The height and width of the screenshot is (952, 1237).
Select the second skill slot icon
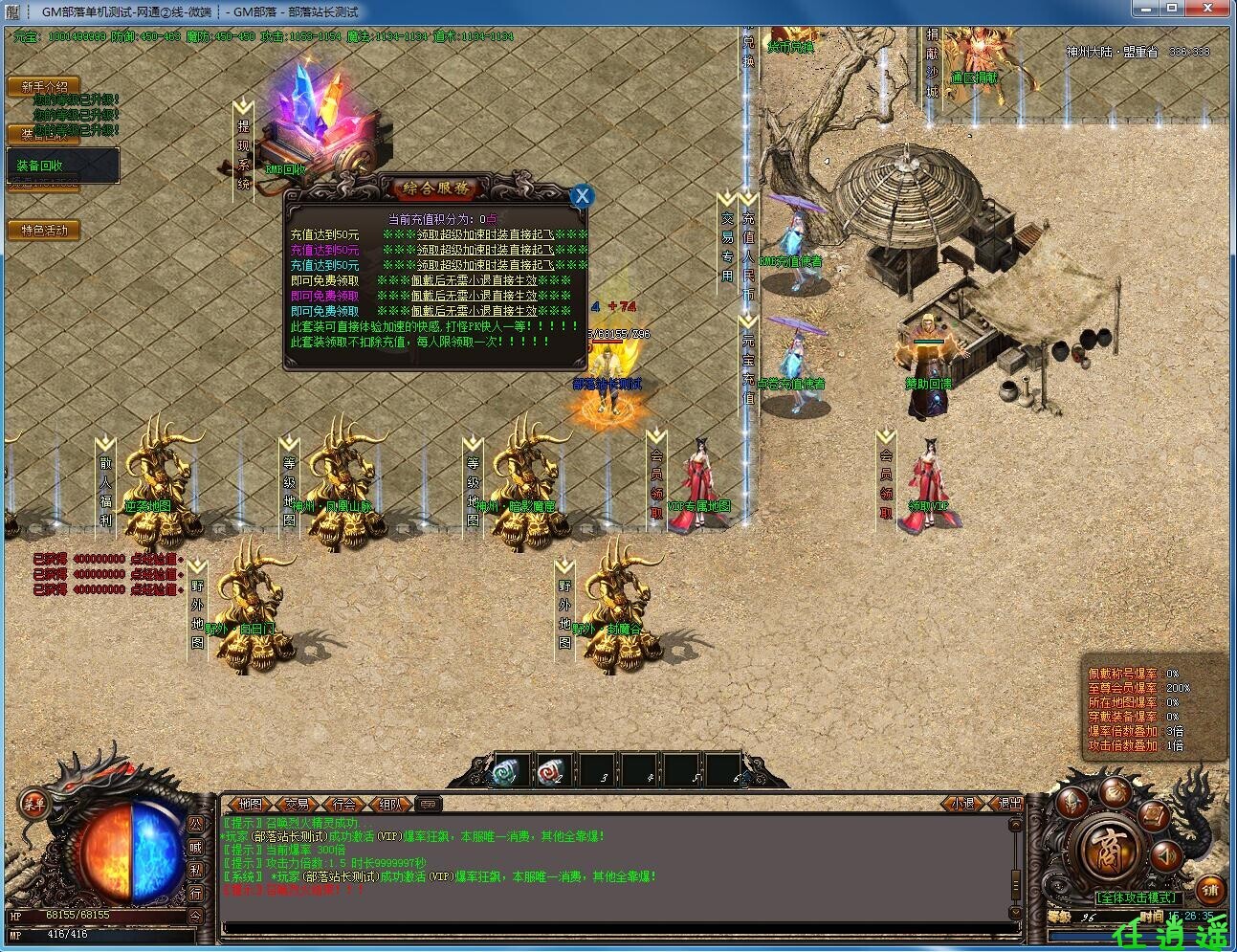tap(548, 772)
